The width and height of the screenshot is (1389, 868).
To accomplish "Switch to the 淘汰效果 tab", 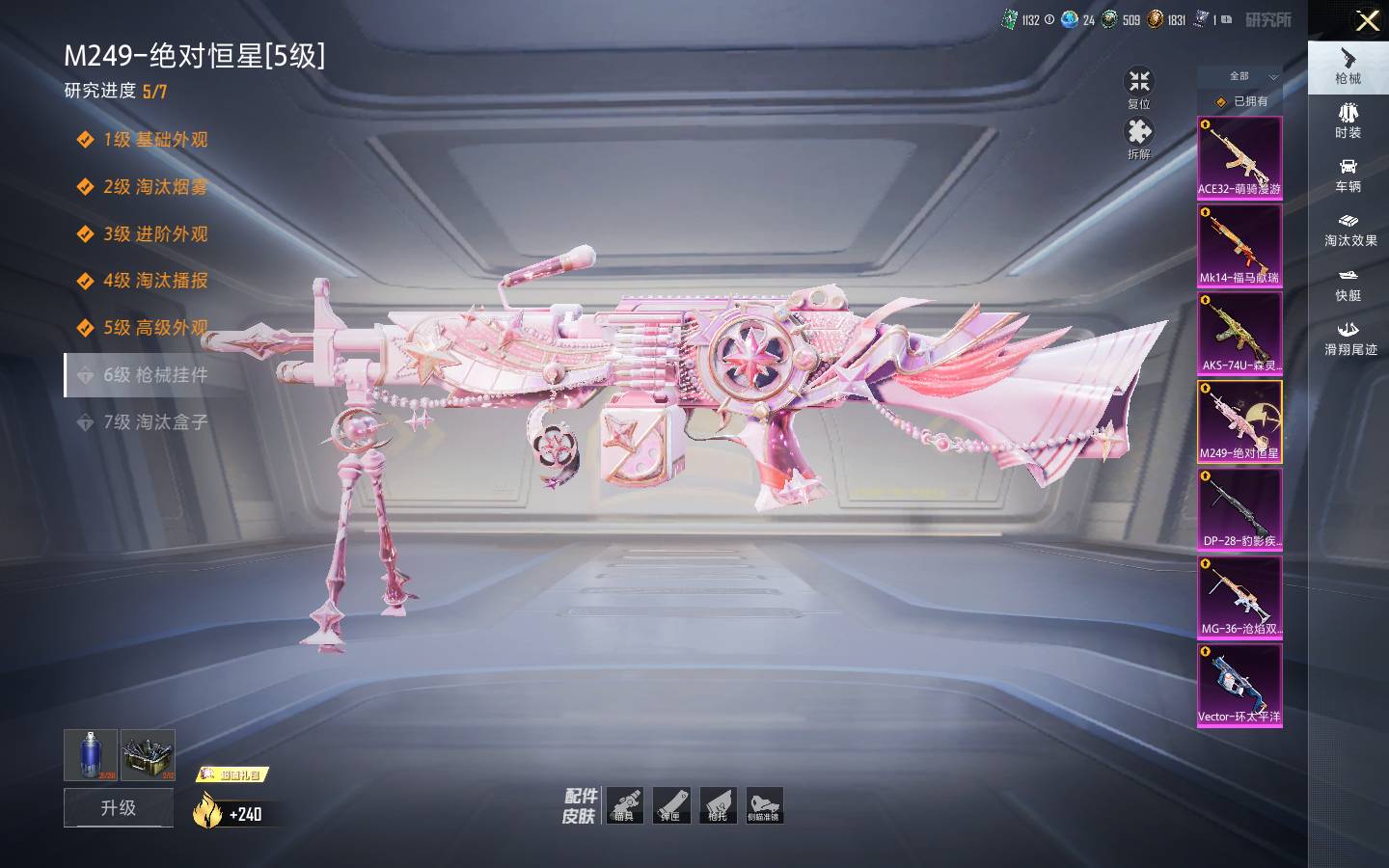I will pyautogui.click(x=1349, y=229).
